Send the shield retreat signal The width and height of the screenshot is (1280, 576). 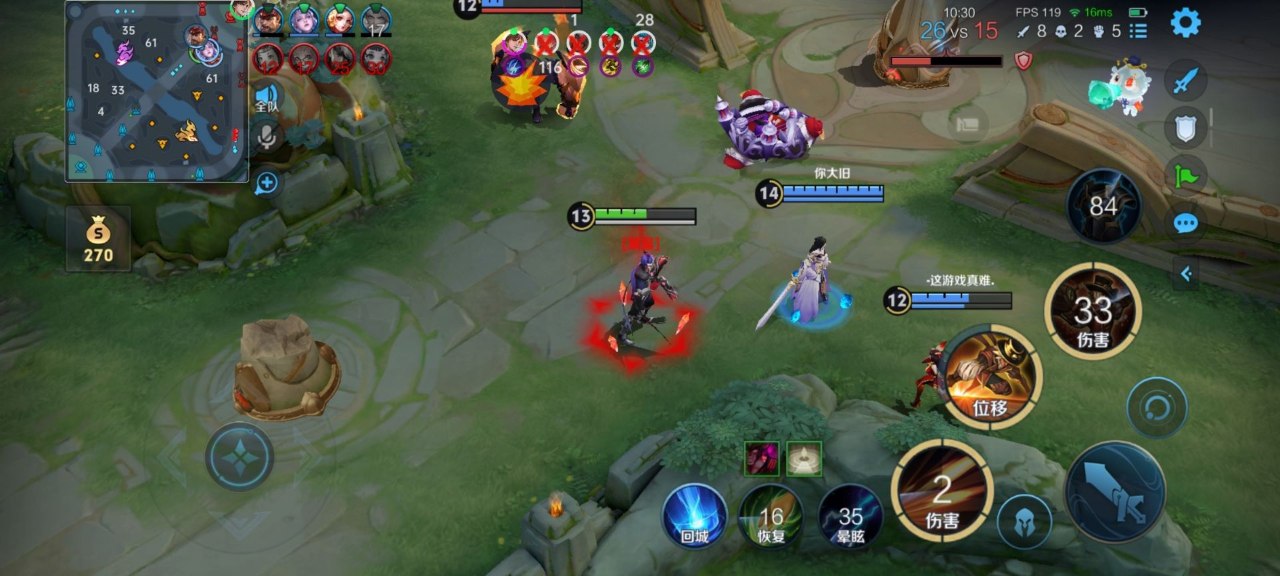pos(1185,127)
